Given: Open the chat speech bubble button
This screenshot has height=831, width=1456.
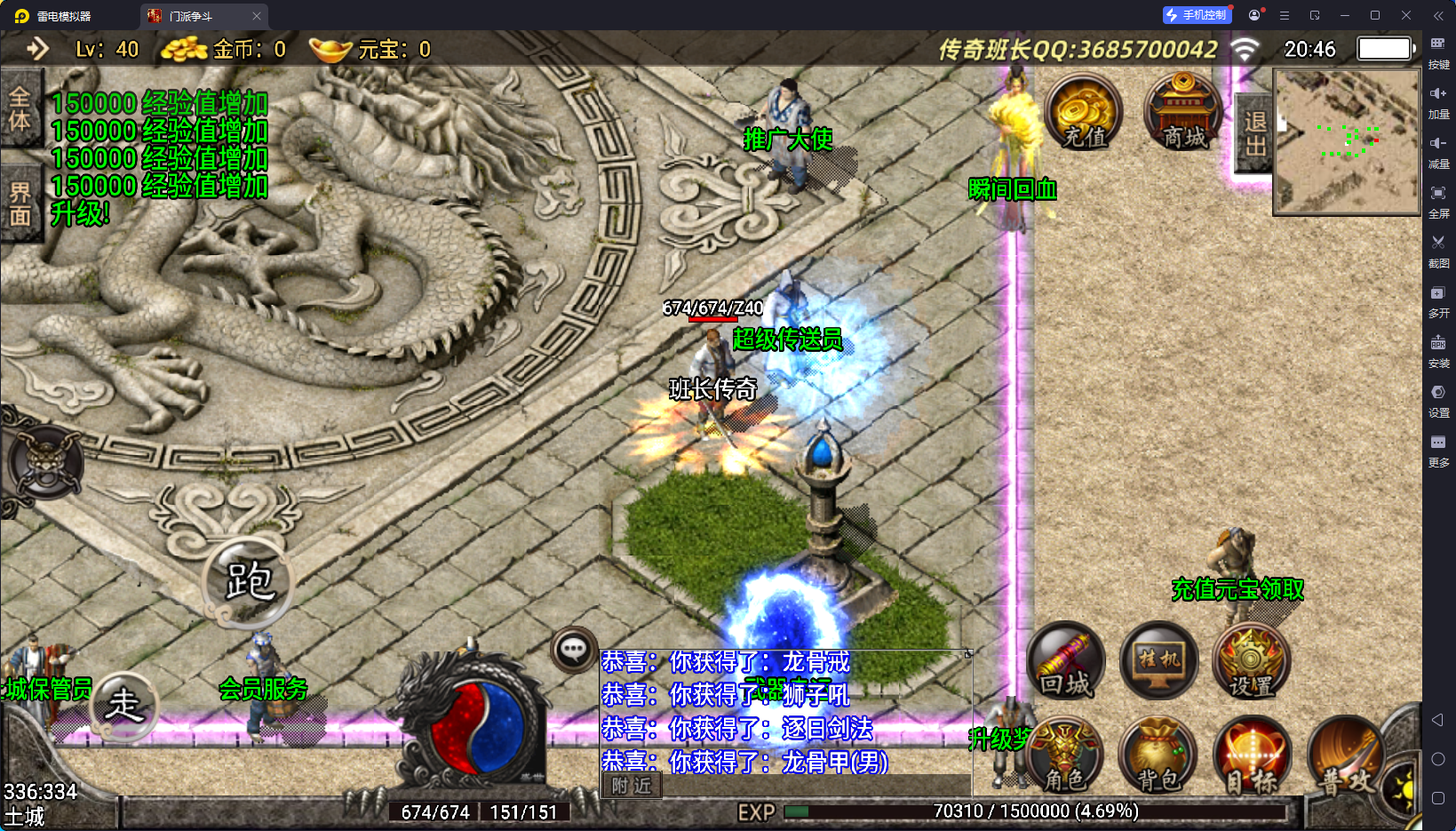Looking at the screenshot, I should coord(573,650).
